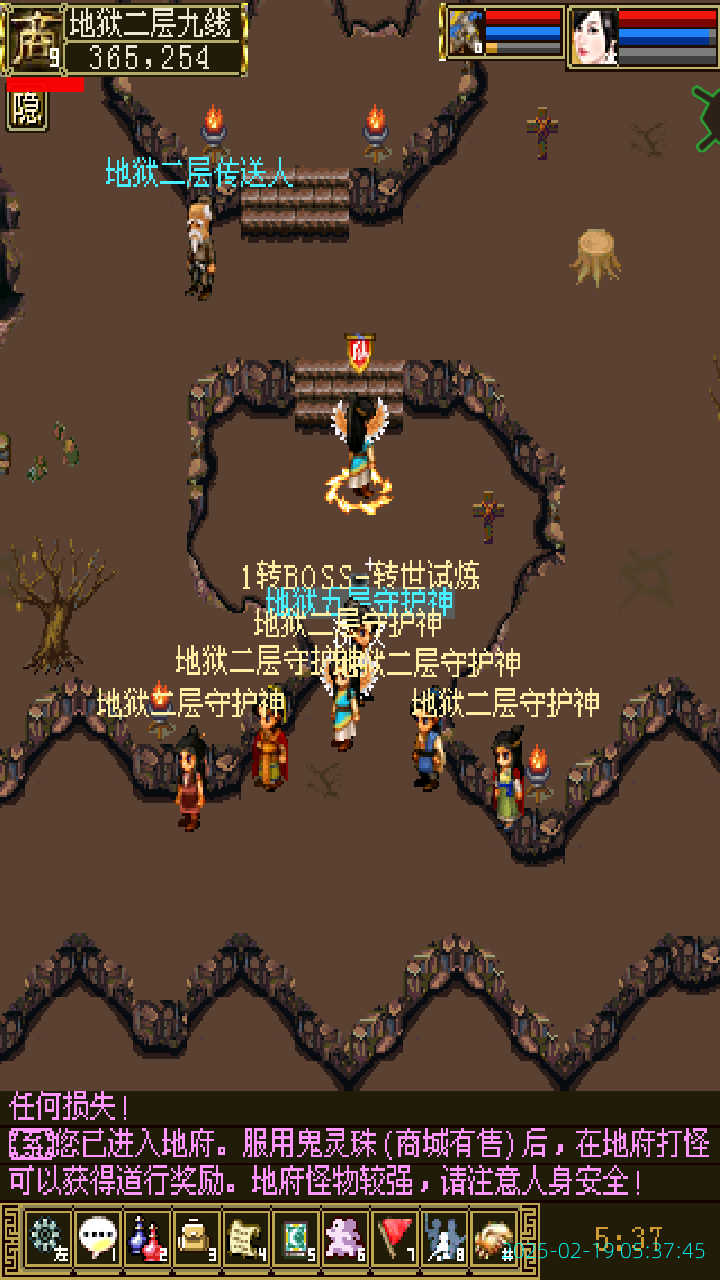720x1280 pixels.
Task: Select the winged shell icon in toolbar
Action: 494,1239
